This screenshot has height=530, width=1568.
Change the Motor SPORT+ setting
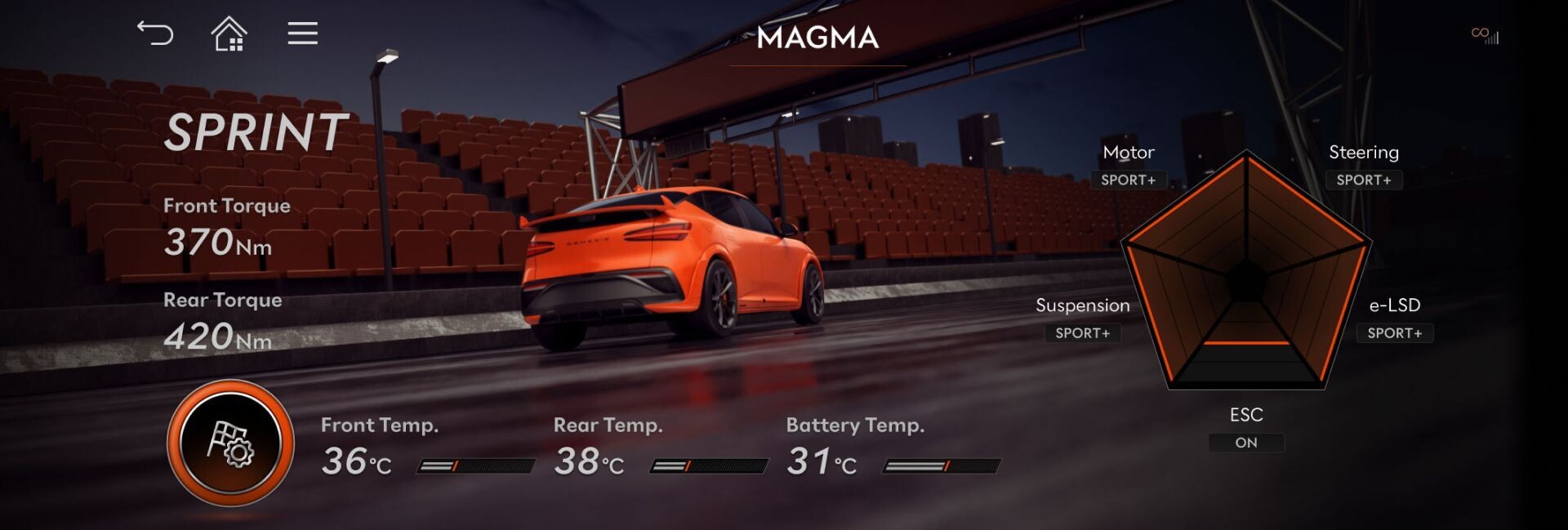pos(1128,180)
